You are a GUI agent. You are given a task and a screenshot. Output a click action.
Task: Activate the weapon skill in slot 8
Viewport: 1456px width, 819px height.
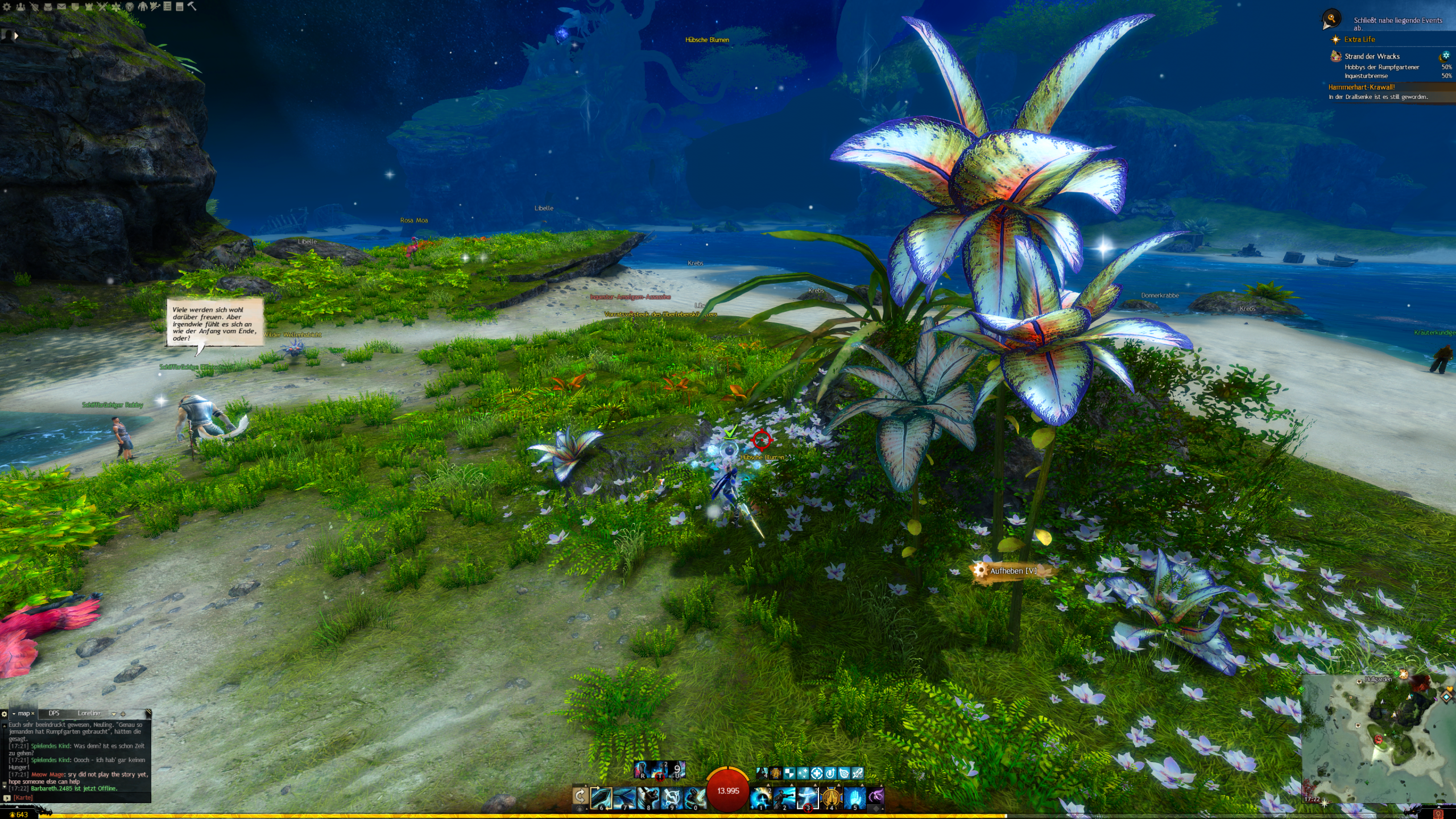(647, 798)
